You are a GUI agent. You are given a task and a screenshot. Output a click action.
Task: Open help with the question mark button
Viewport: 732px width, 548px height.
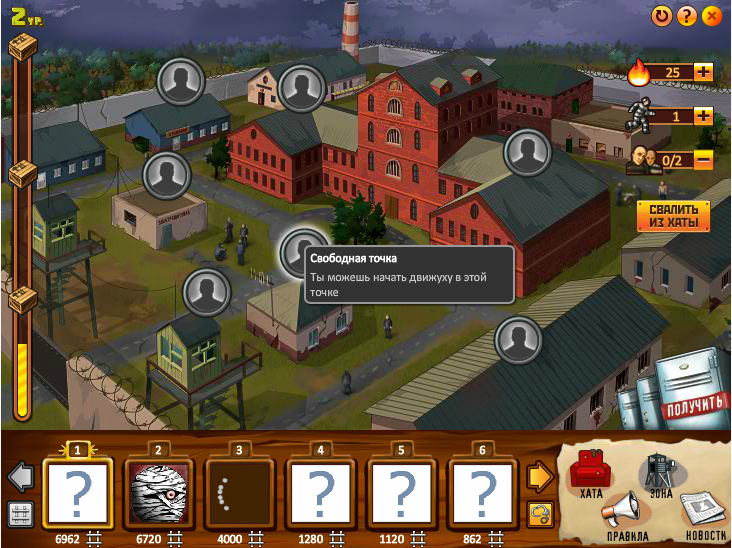(x=687, y=16)
